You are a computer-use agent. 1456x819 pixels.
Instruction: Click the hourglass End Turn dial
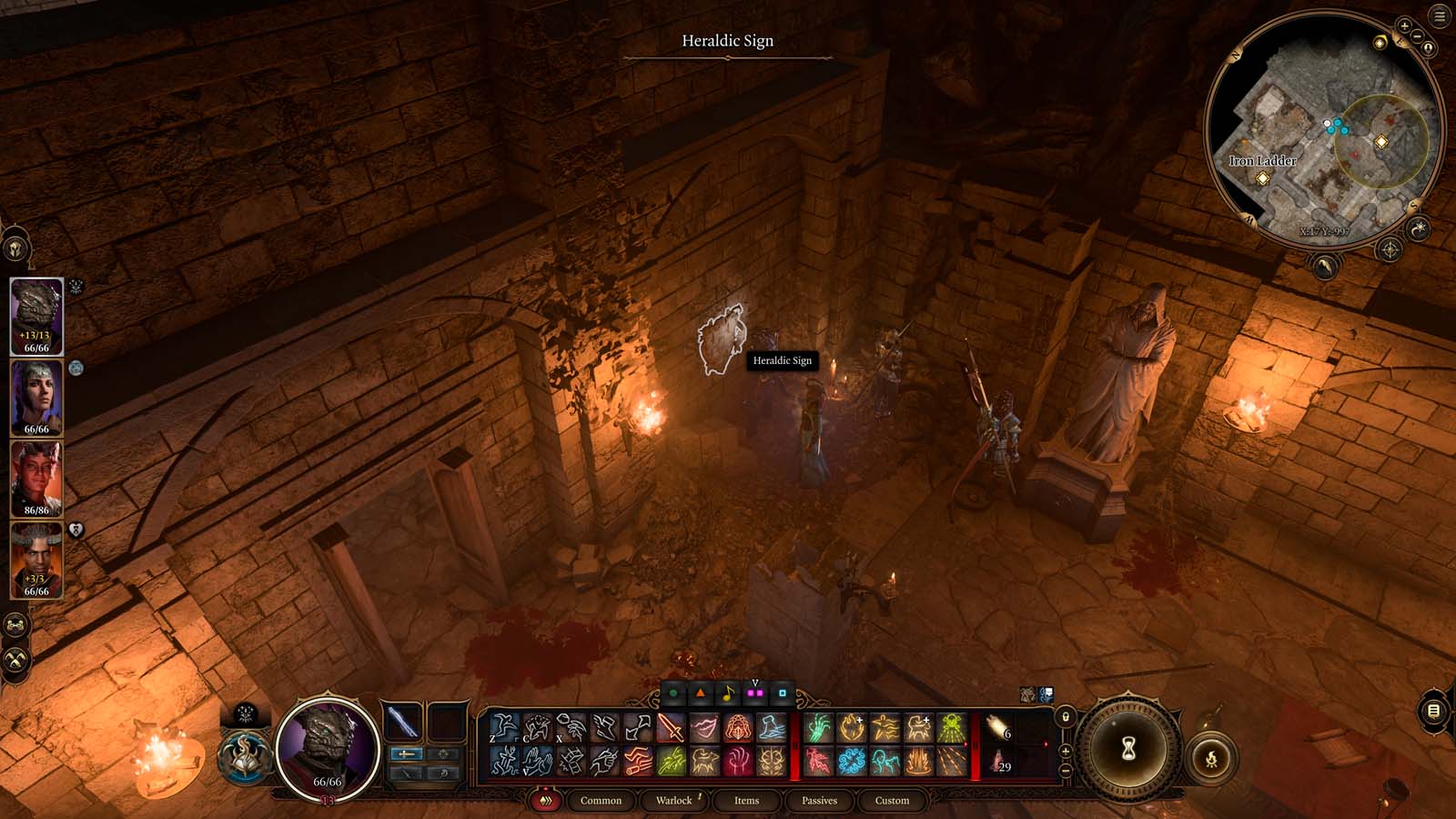[x=1128, y=748]
